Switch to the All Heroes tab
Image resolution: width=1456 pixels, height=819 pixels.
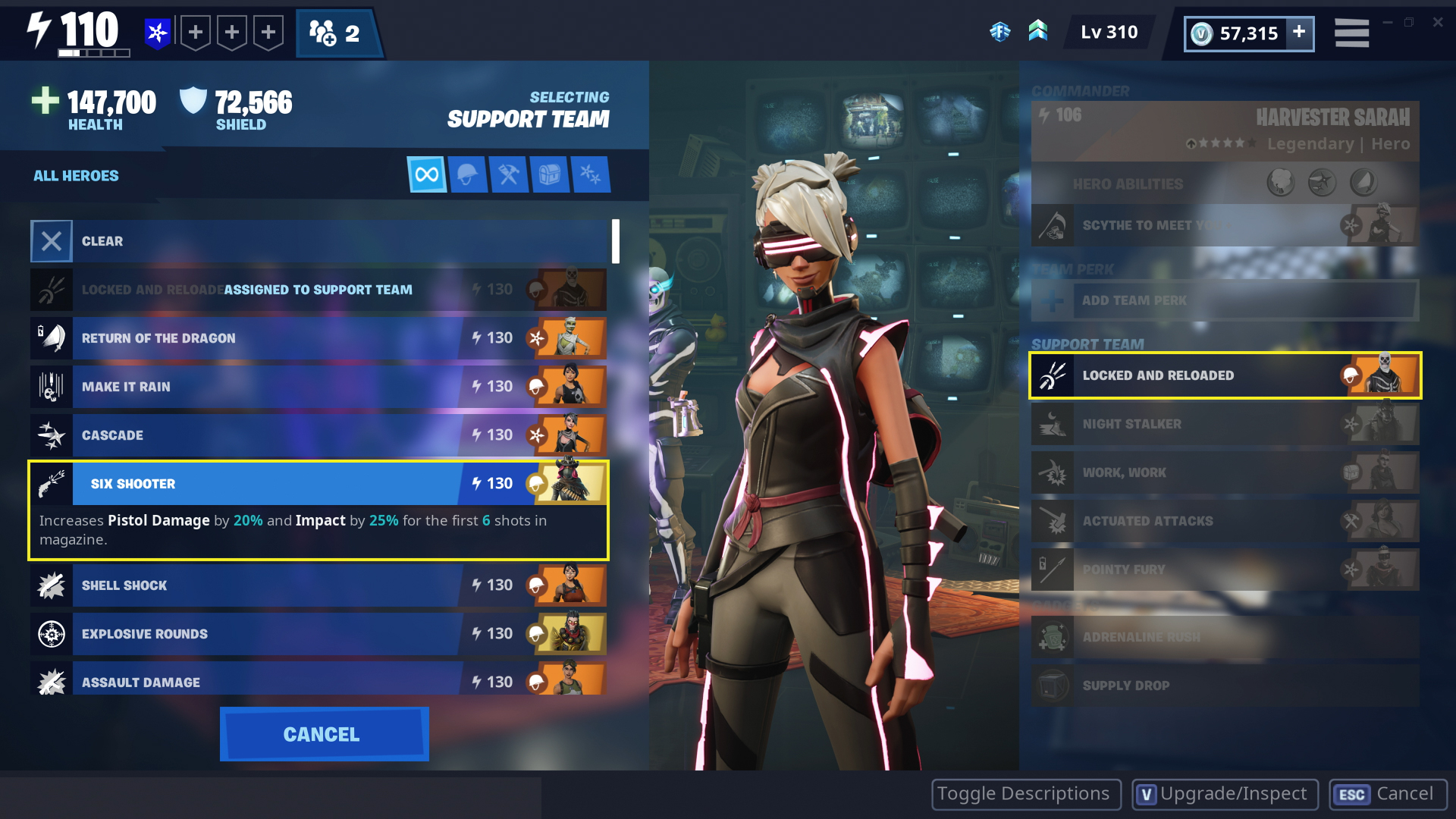pos(74,175)
